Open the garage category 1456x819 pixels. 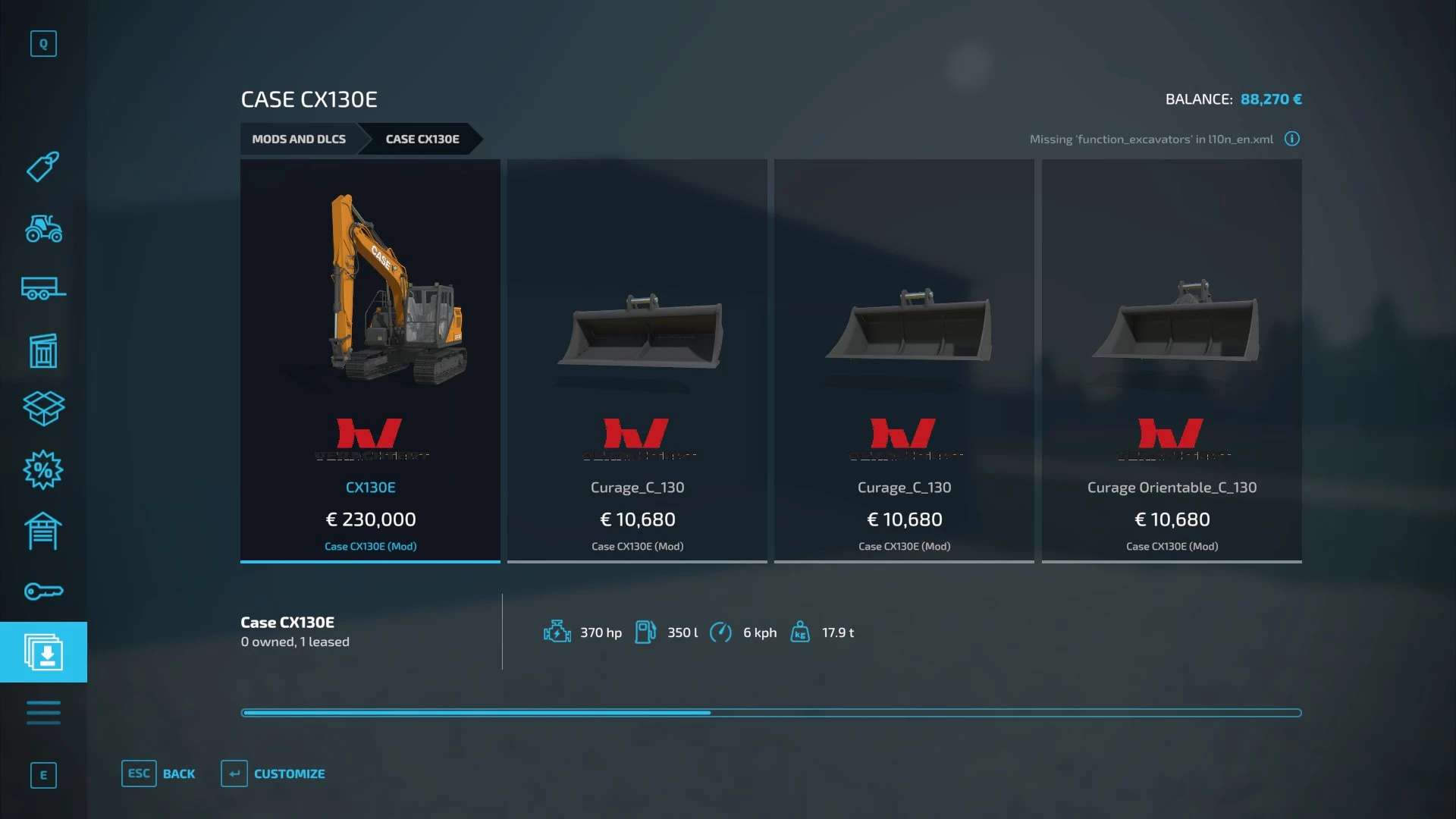43,531
